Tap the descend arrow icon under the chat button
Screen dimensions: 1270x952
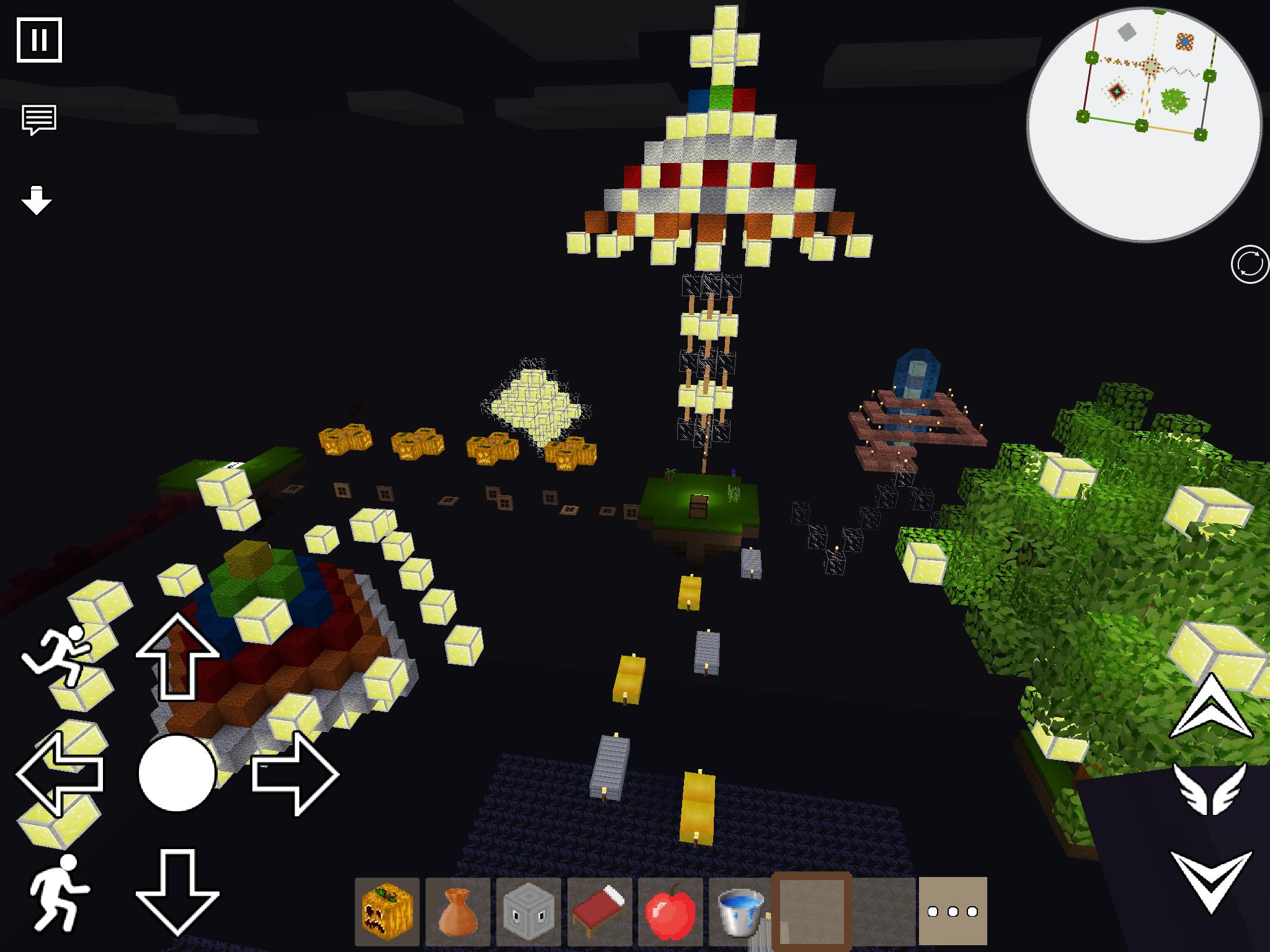(36, 200)
